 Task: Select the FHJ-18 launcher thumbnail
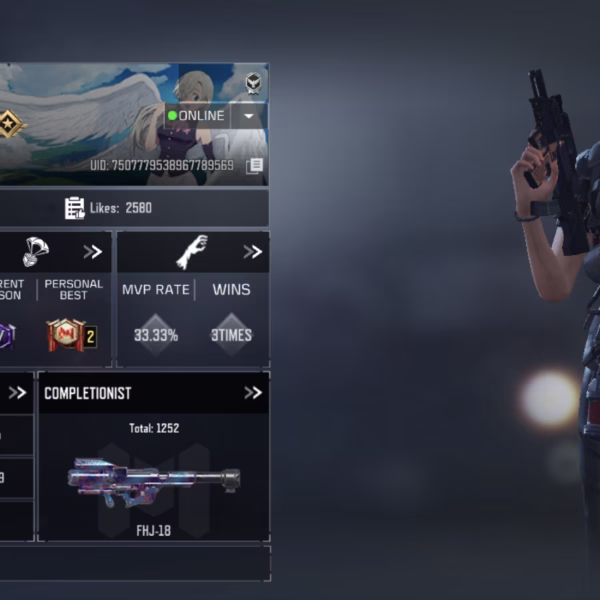[x=153, y=477]
